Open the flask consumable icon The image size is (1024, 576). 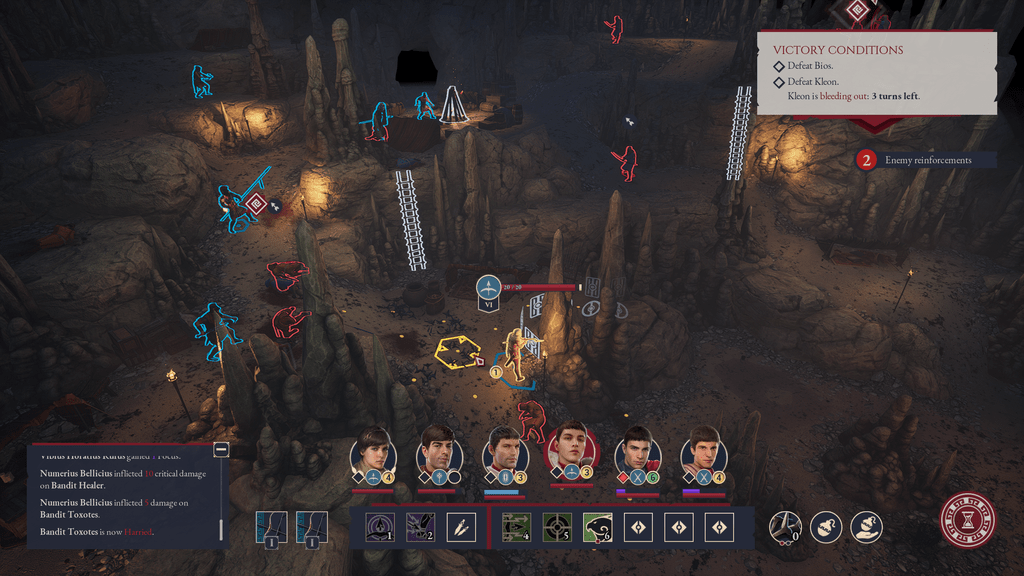click(x=825, y=526)
